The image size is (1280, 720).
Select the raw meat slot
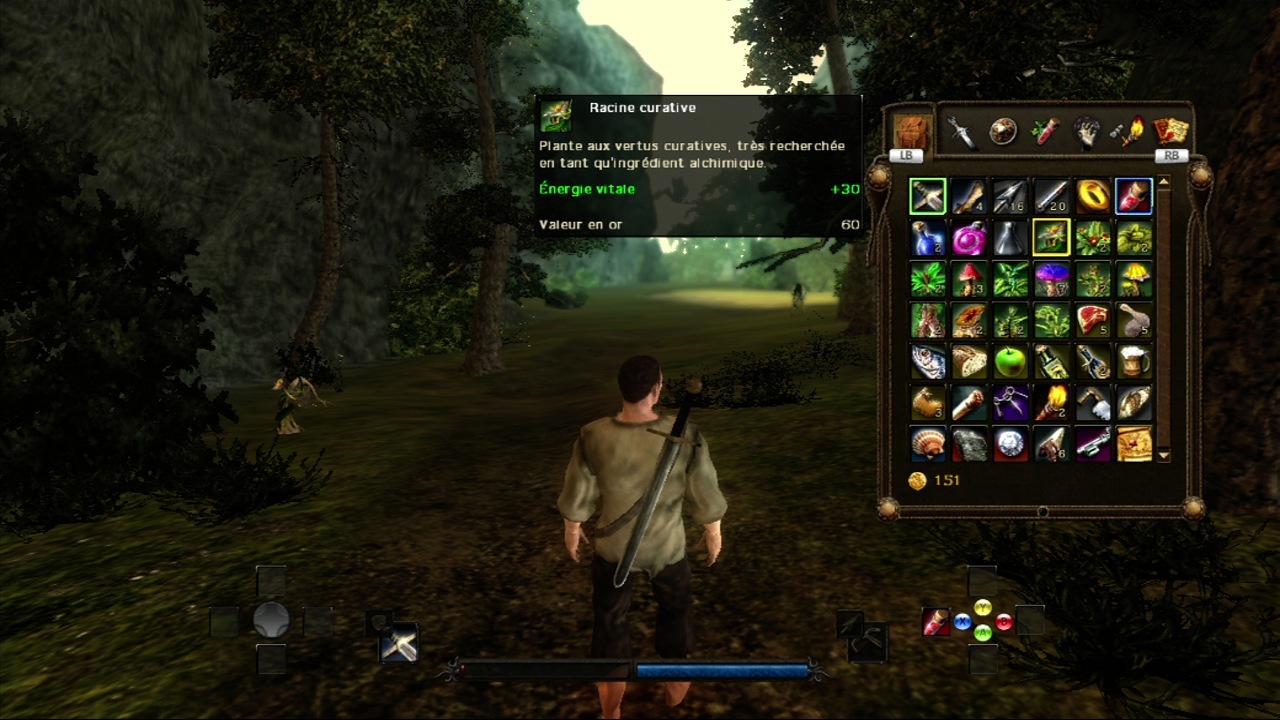pyautogui.click(x=1092, y=321)
